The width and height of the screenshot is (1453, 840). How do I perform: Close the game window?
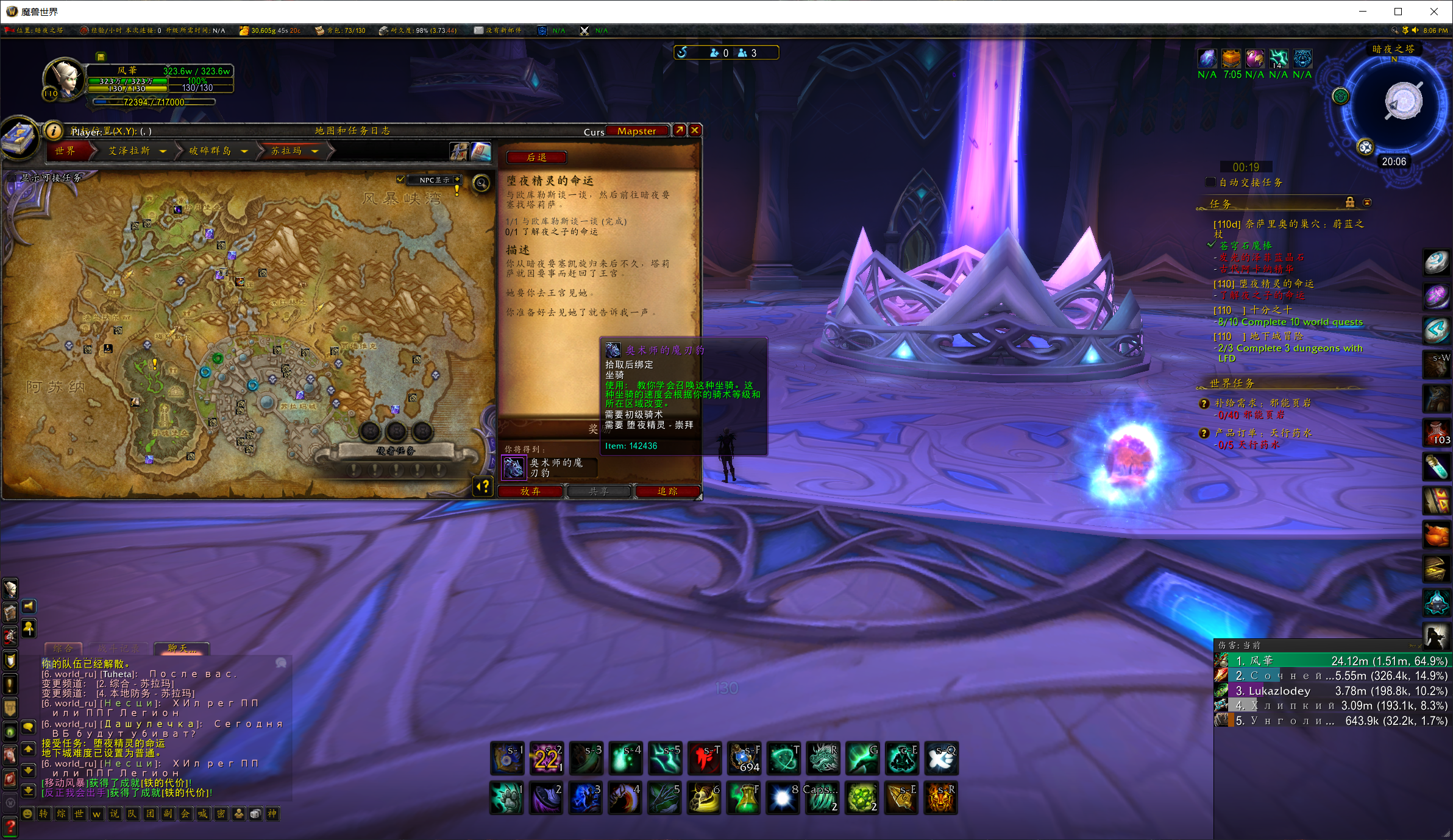[1433, 12]
